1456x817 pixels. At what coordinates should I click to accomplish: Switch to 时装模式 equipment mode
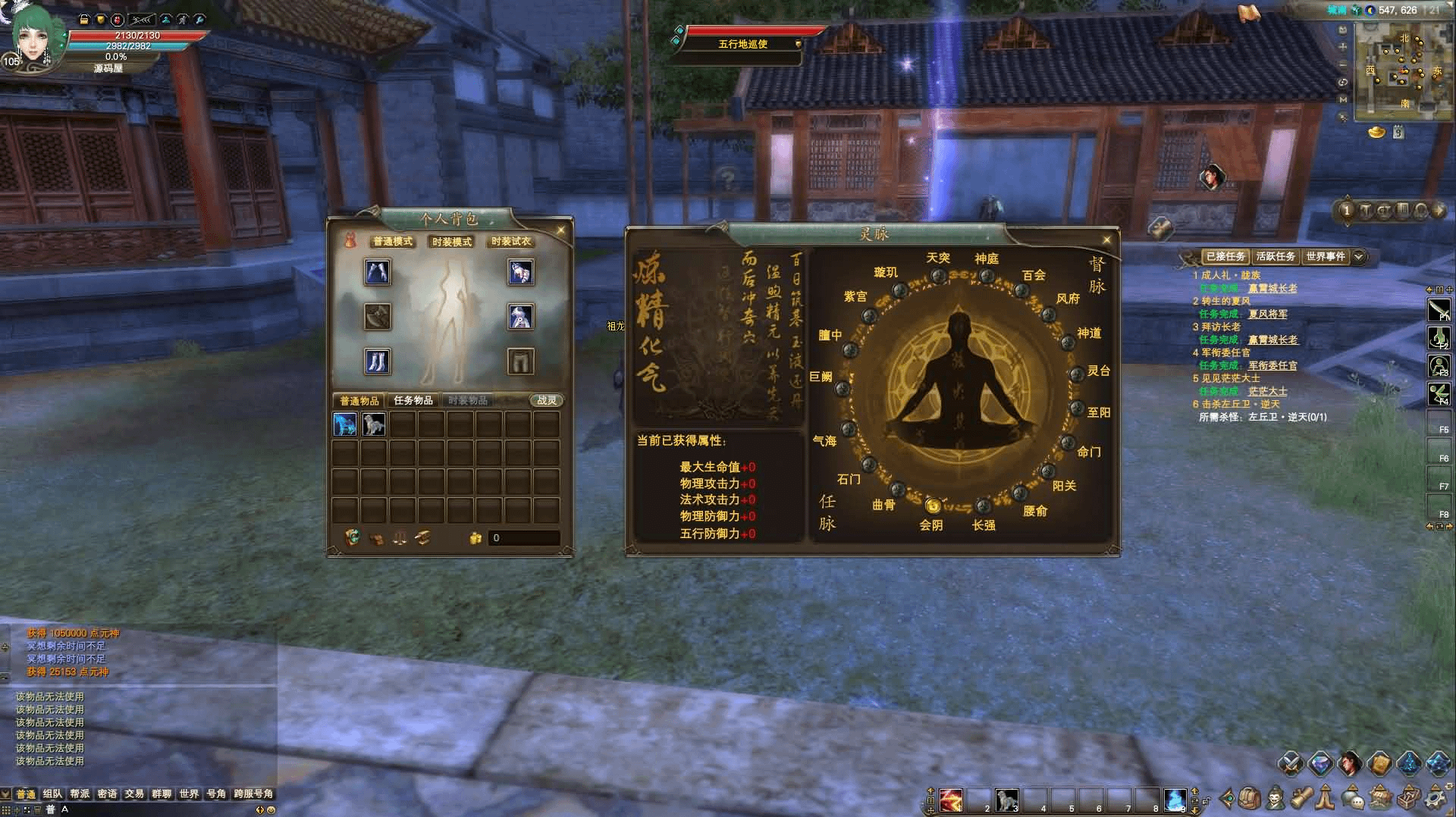coord(451,242)
